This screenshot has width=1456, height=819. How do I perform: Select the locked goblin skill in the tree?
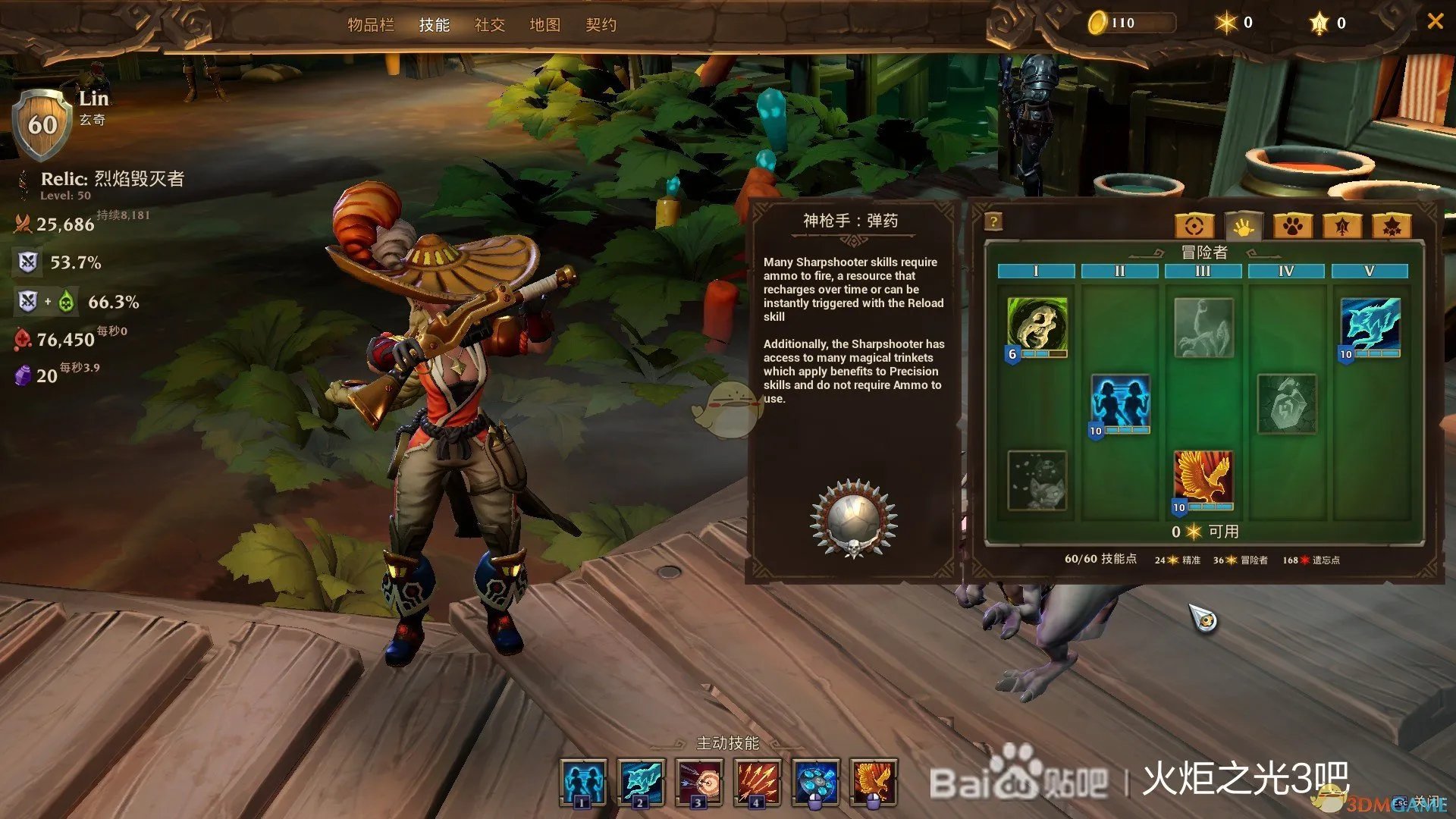[x=1037, y=480]
